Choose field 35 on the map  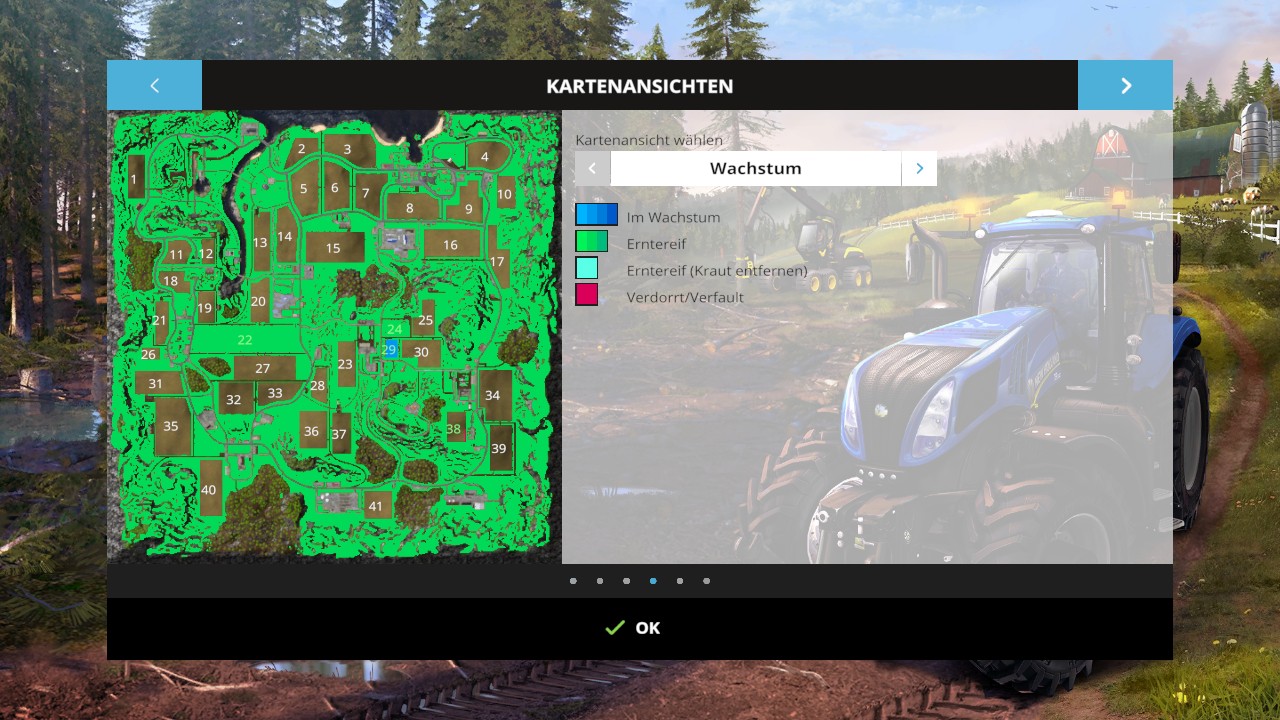pyautogui.click(x=171, y=427)
